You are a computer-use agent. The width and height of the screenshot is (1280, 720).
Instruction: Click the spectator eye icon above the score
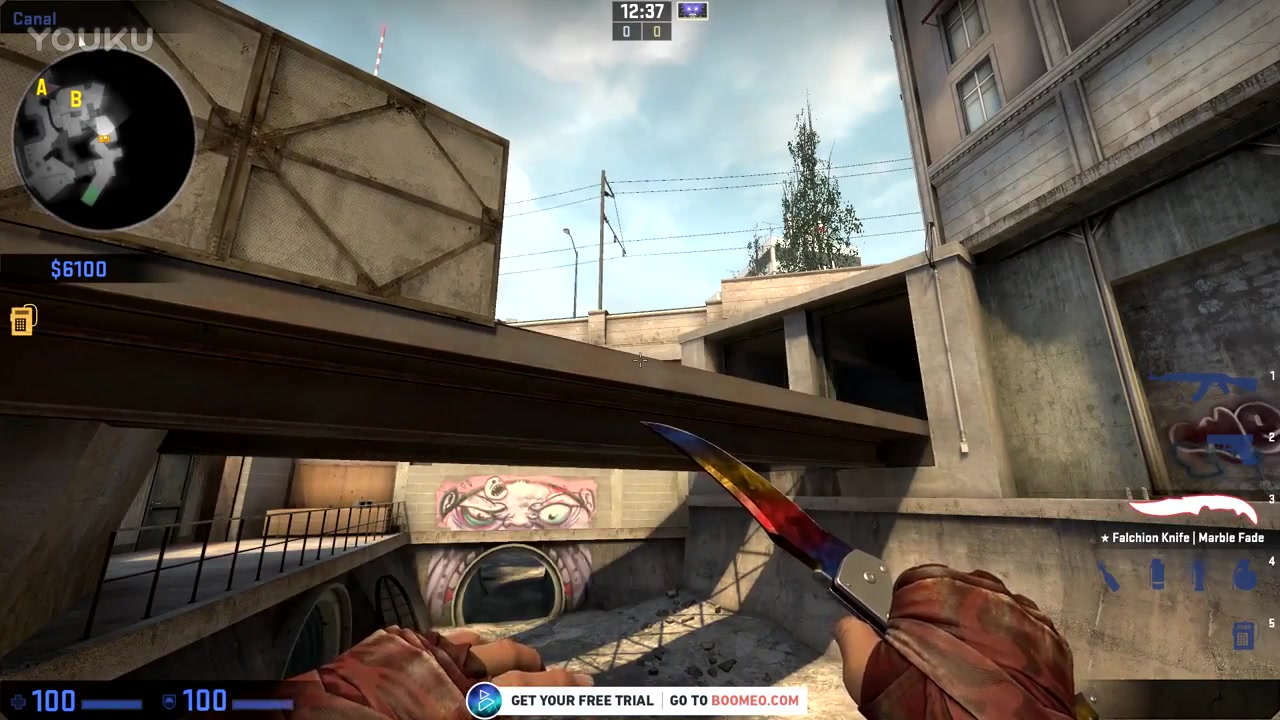[x=693, y=11]
